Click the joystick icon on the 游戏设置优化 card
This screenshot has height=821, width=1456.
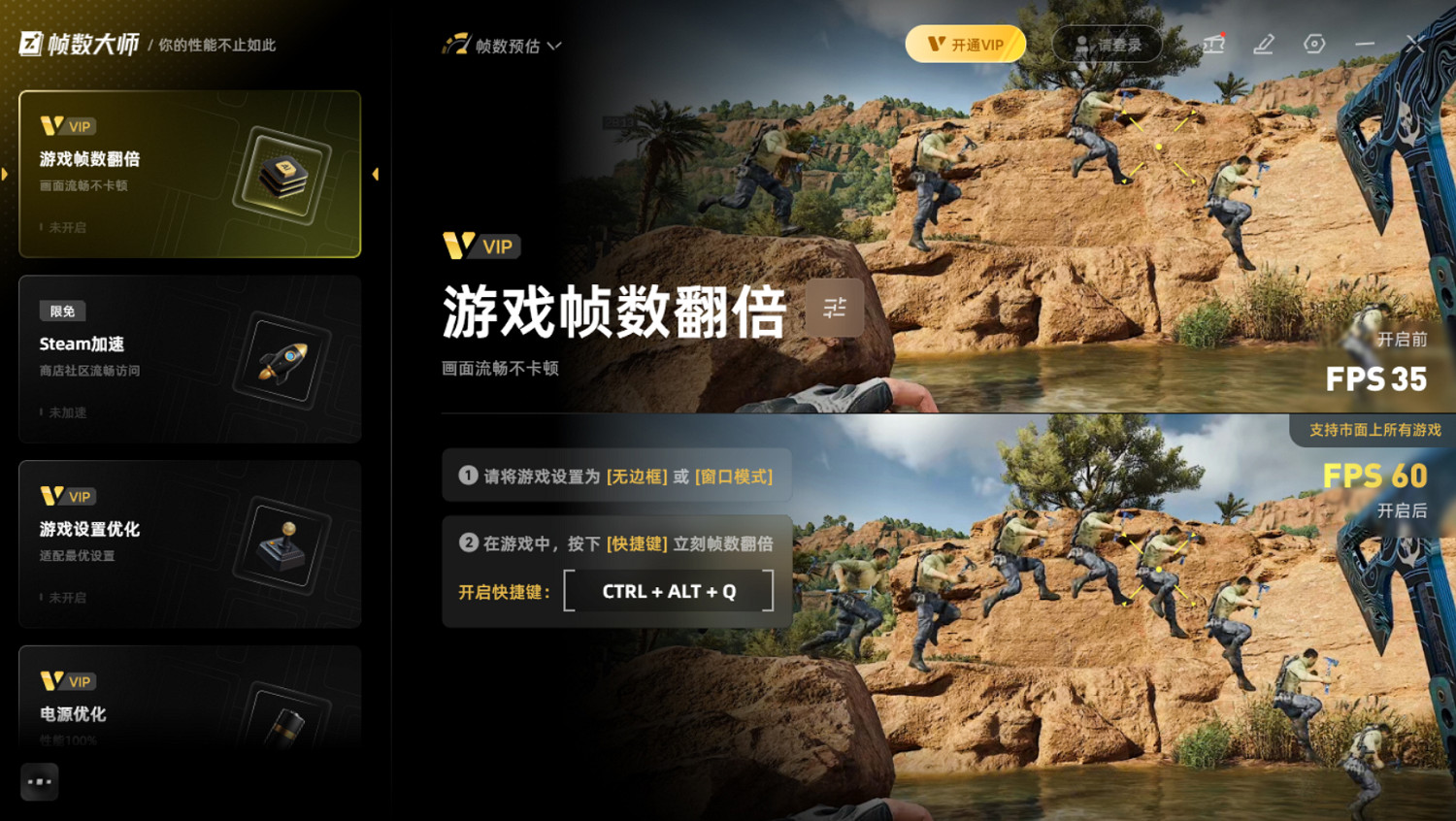pyautogui.click(x=281, y=545)
